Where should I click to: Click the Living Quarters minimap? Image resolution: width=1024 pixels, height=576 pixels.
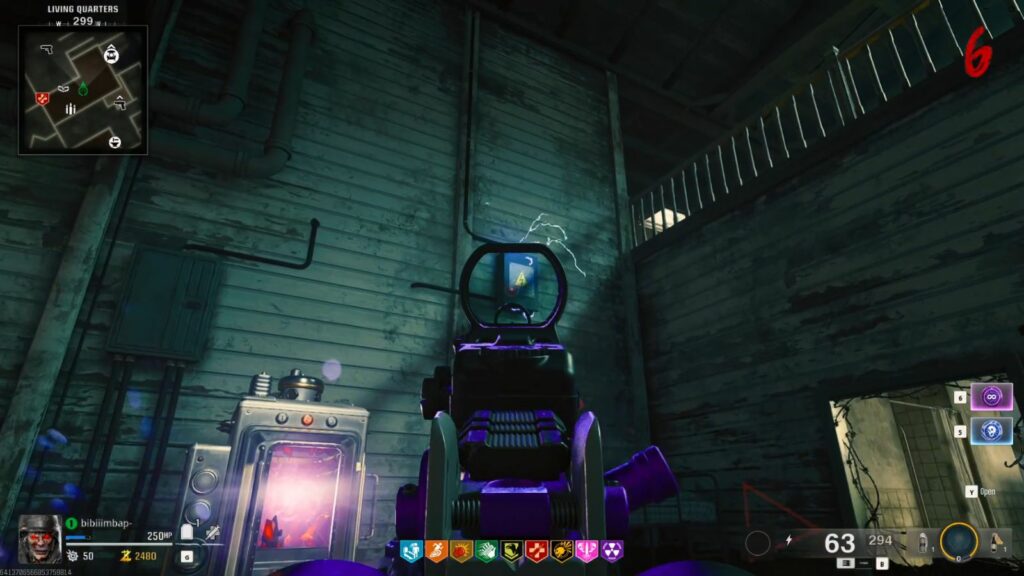[x=83, y=89]
